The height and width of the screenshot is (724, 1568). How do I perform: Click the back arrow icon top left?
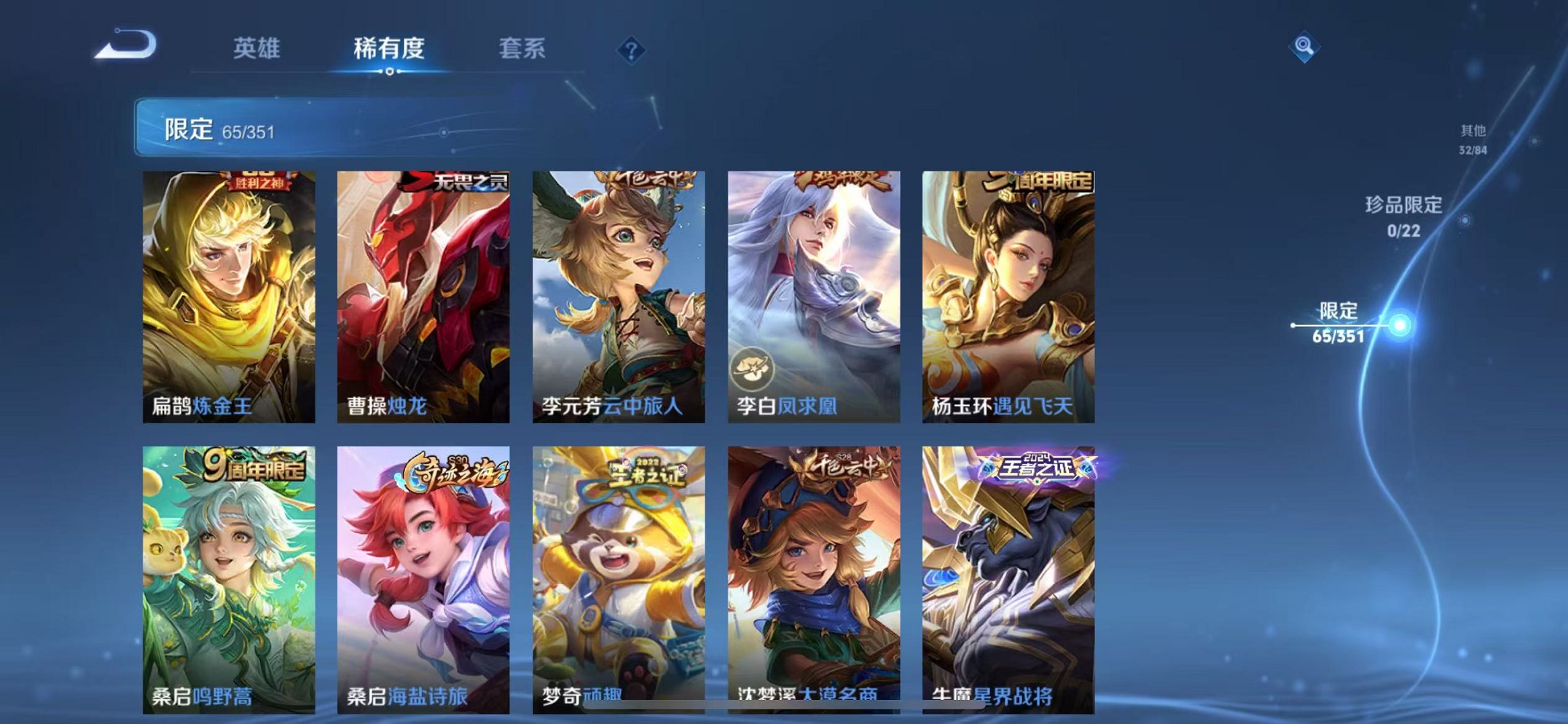[x=125, y=45]
